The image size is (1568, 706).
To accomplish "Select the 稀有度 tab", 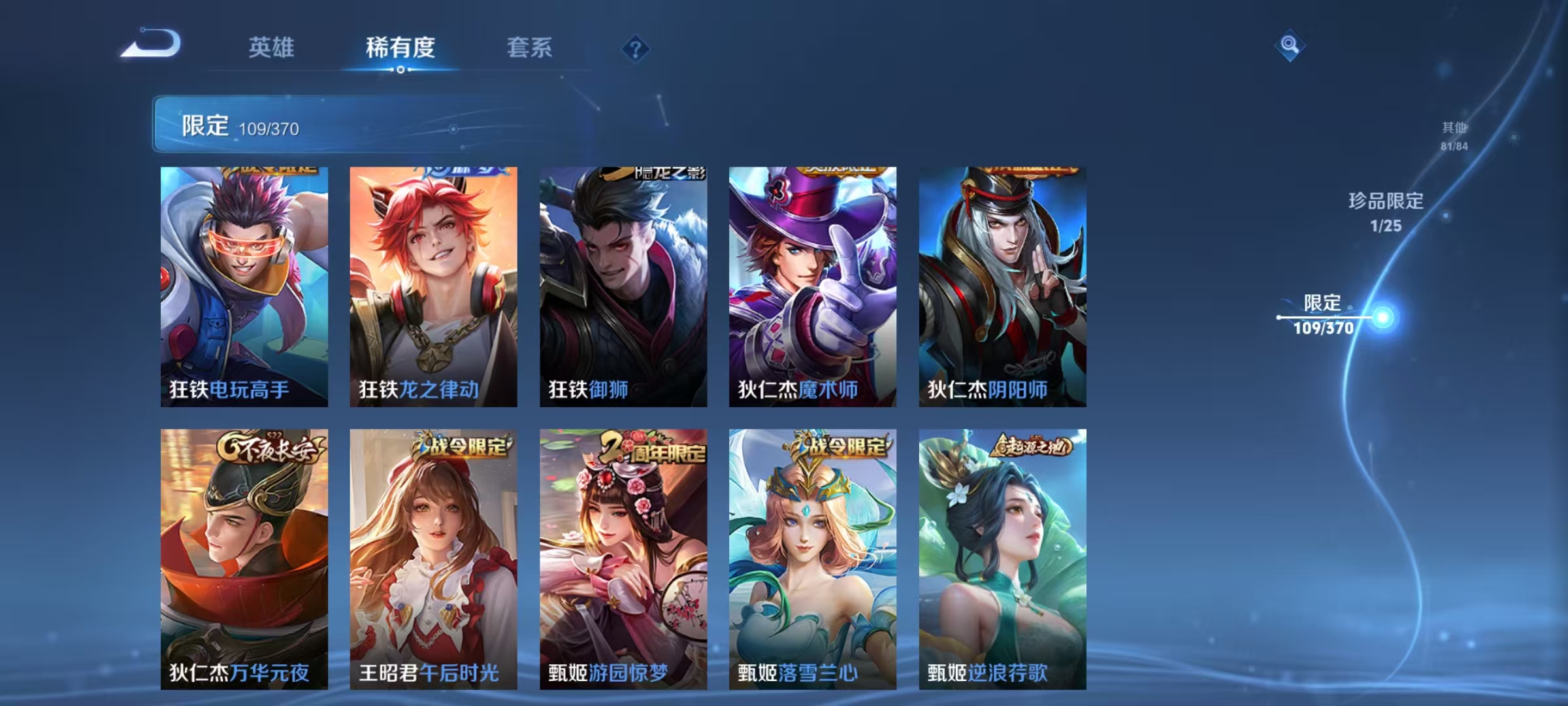I will coord(400,48).
